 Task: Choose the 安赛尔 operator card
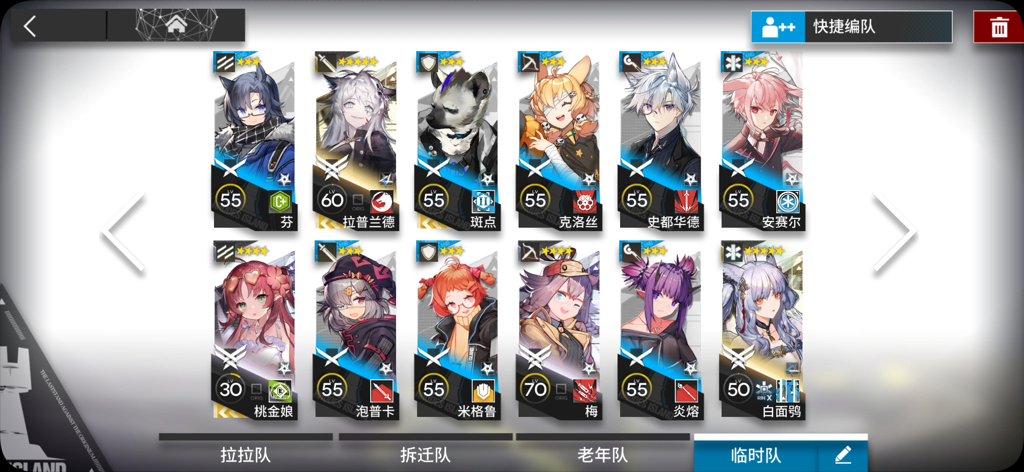coord(761,140)
